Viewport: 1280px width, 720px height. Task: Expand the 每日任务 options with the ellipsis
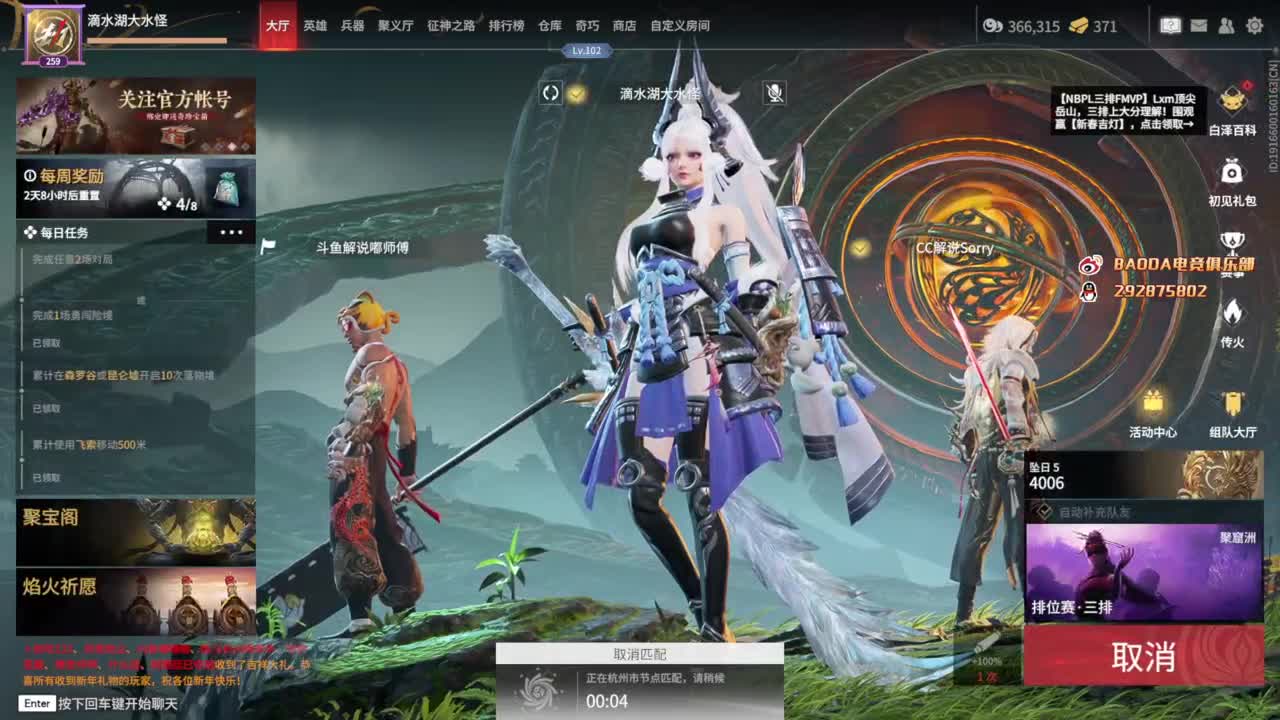(232, 231)
